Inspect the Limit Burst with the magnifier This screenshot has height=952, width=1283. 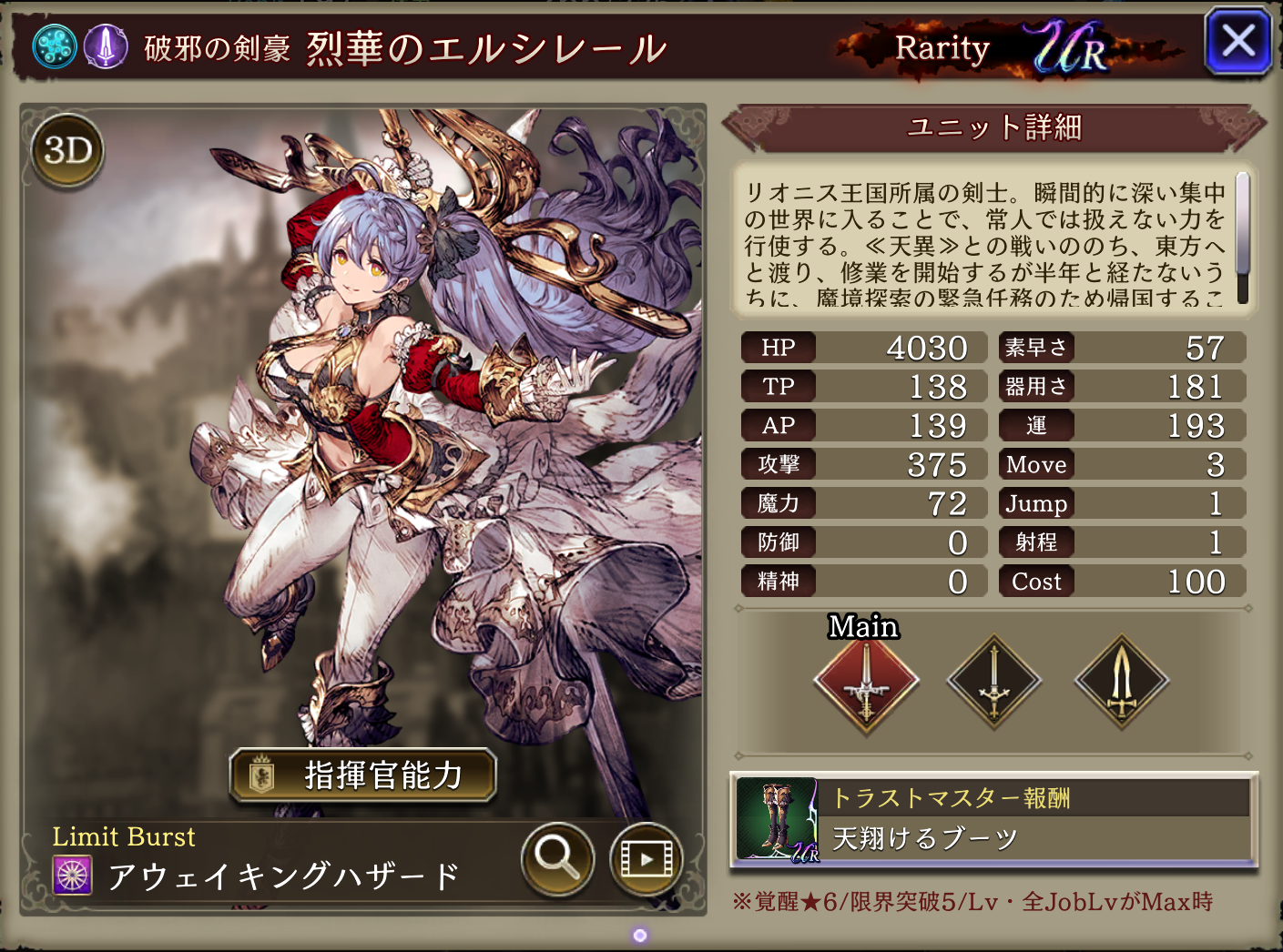coord(557,857)
